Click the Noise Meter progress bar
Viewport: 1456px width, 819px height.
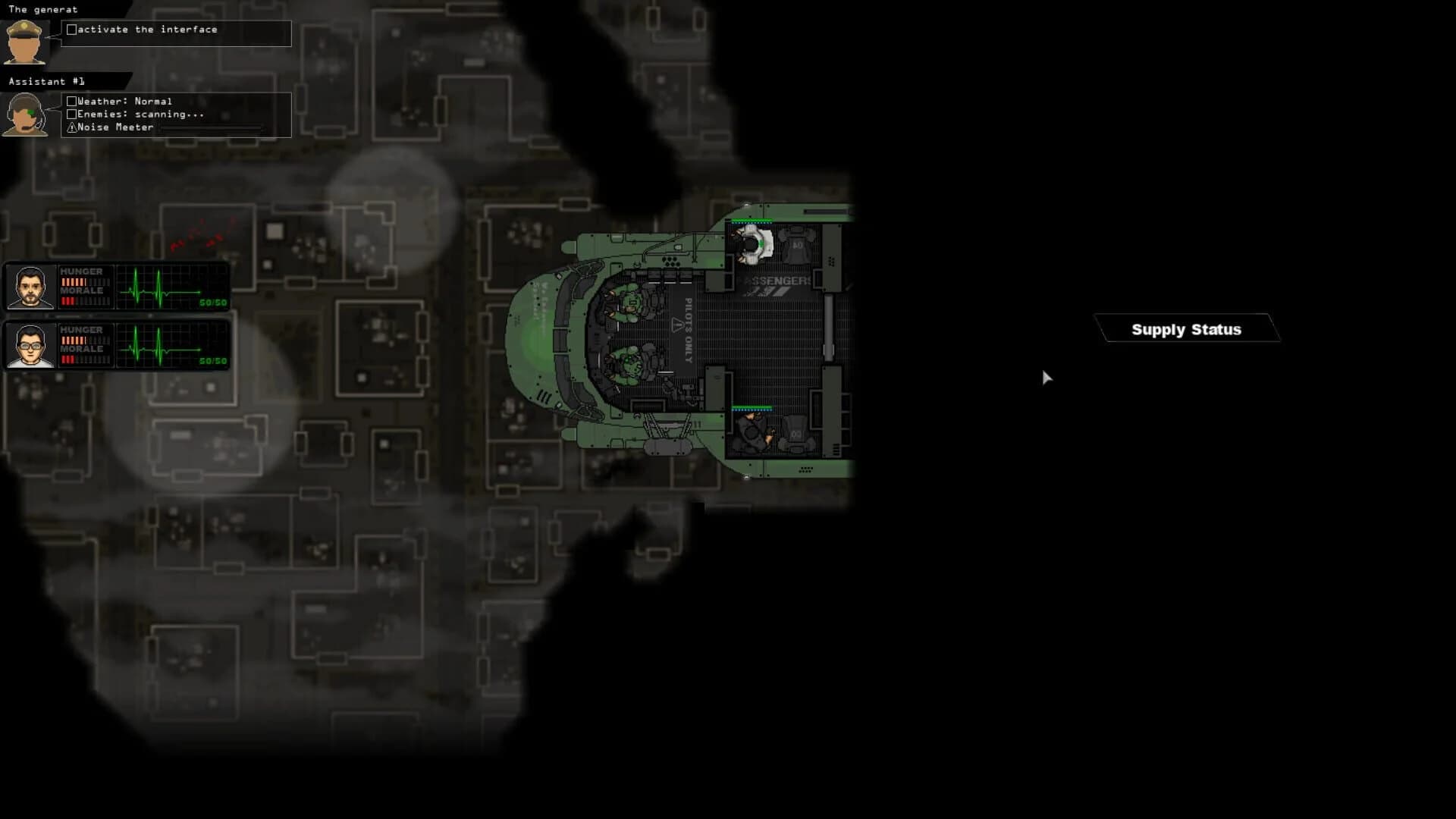(212, 127)
